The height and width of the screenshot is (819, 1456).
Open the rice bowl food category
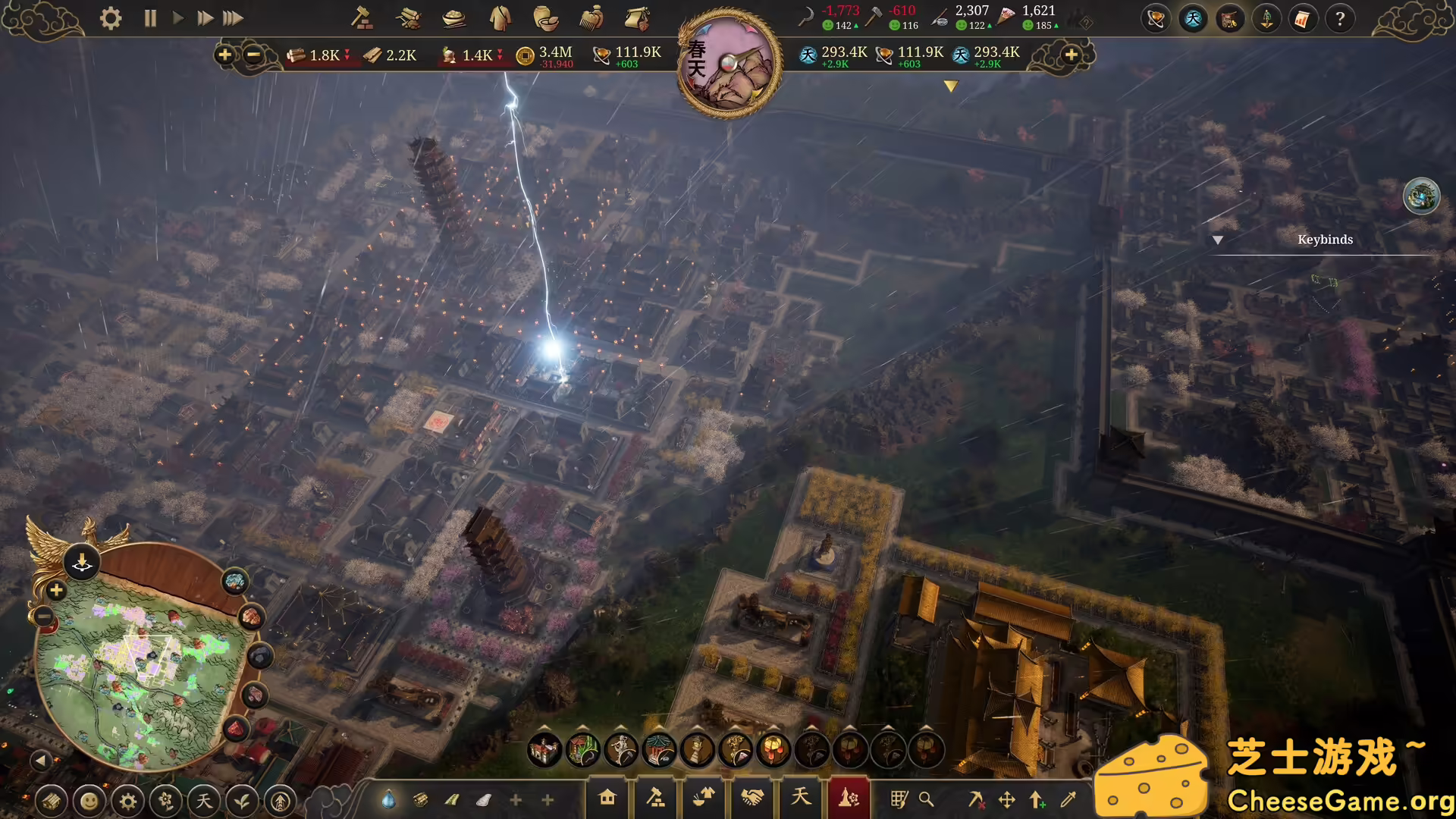click(x=453, y=18)
